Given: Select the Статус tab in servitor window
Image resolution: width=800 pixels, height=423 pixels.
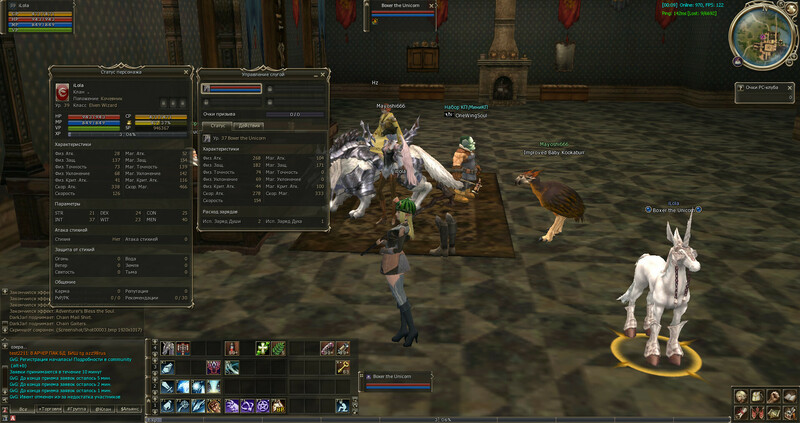Looking at the screenshot, I should (x=217, y=124).
